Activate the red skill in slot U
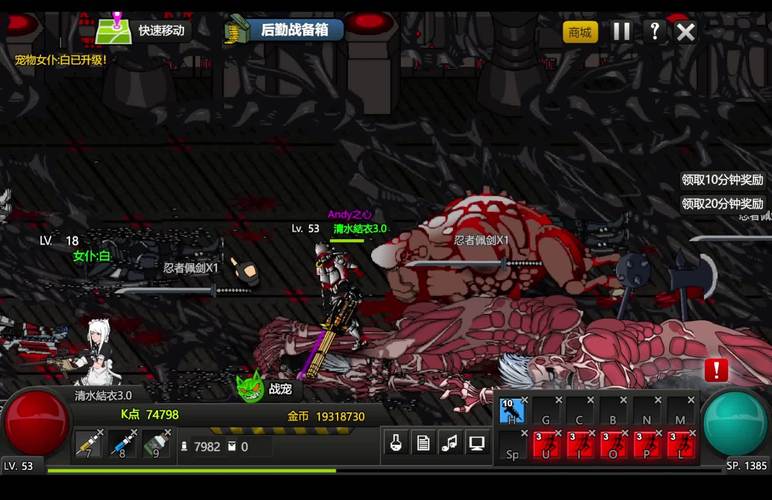This screenshot has width=772, height=500. (546, 444)
